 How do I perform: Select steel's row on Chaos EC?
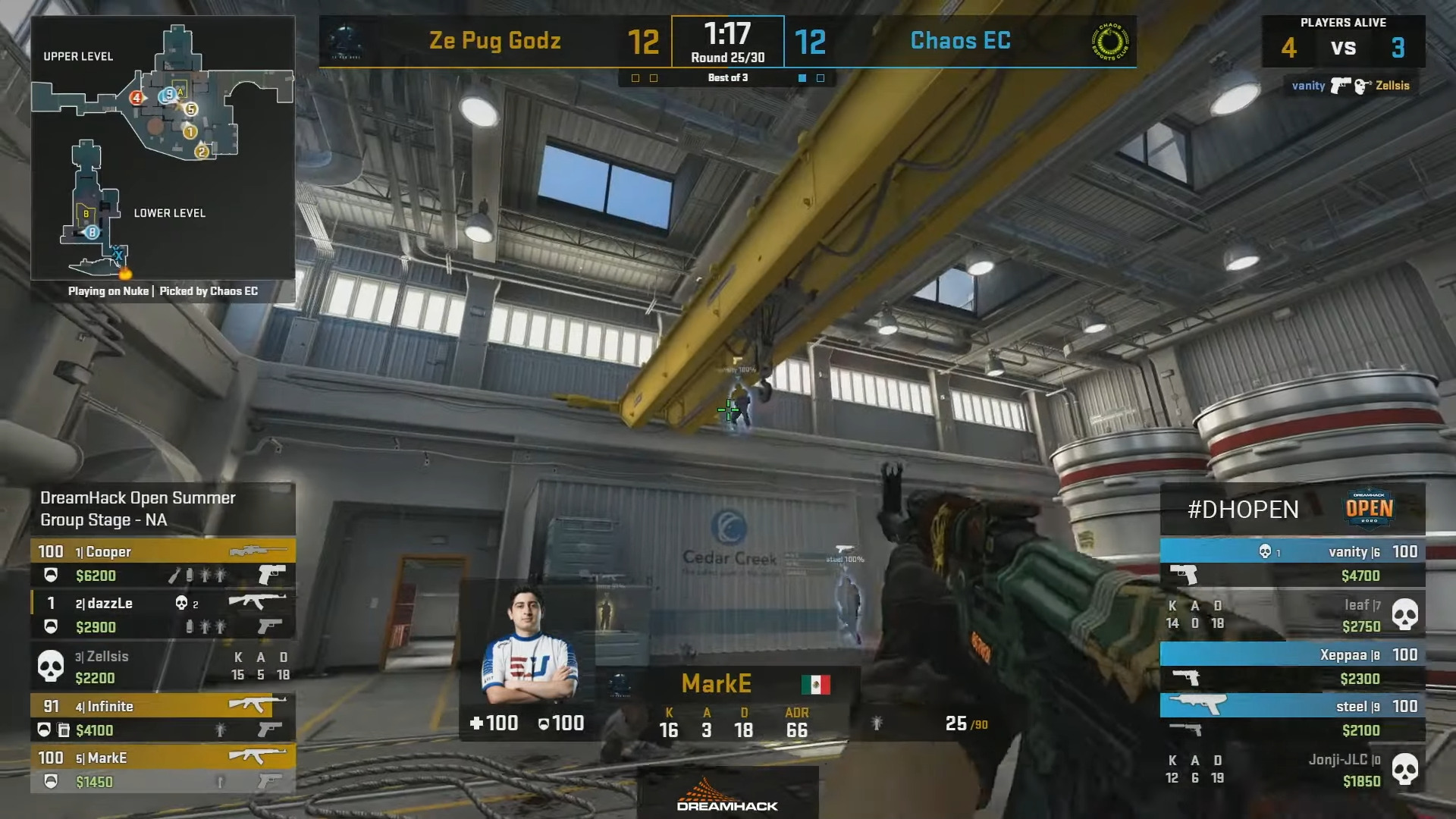(1292, 717)
